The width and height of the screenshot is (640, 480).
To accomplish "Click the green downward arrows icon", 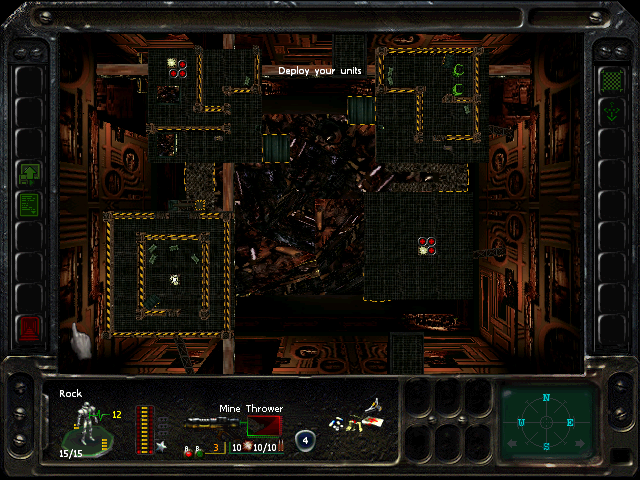I will coord(611,112).
